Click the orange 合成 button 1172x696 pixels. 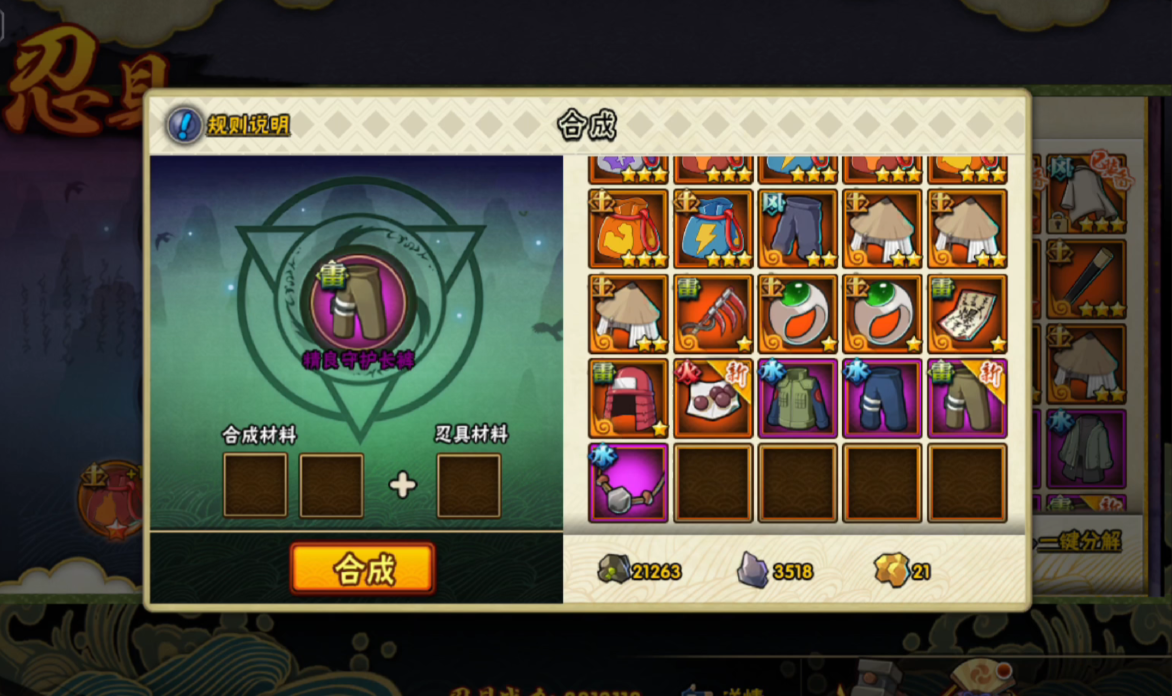[363, 569]
